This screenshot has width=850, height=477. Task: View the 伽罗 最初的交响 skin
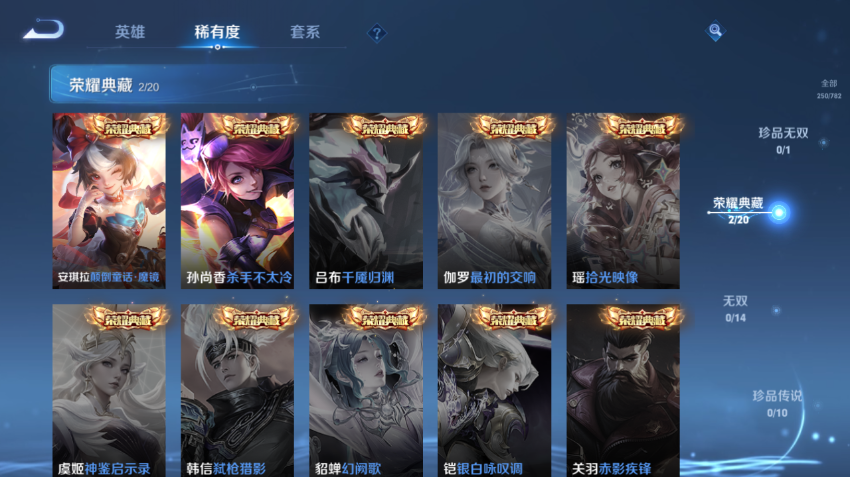coord(494,200)
